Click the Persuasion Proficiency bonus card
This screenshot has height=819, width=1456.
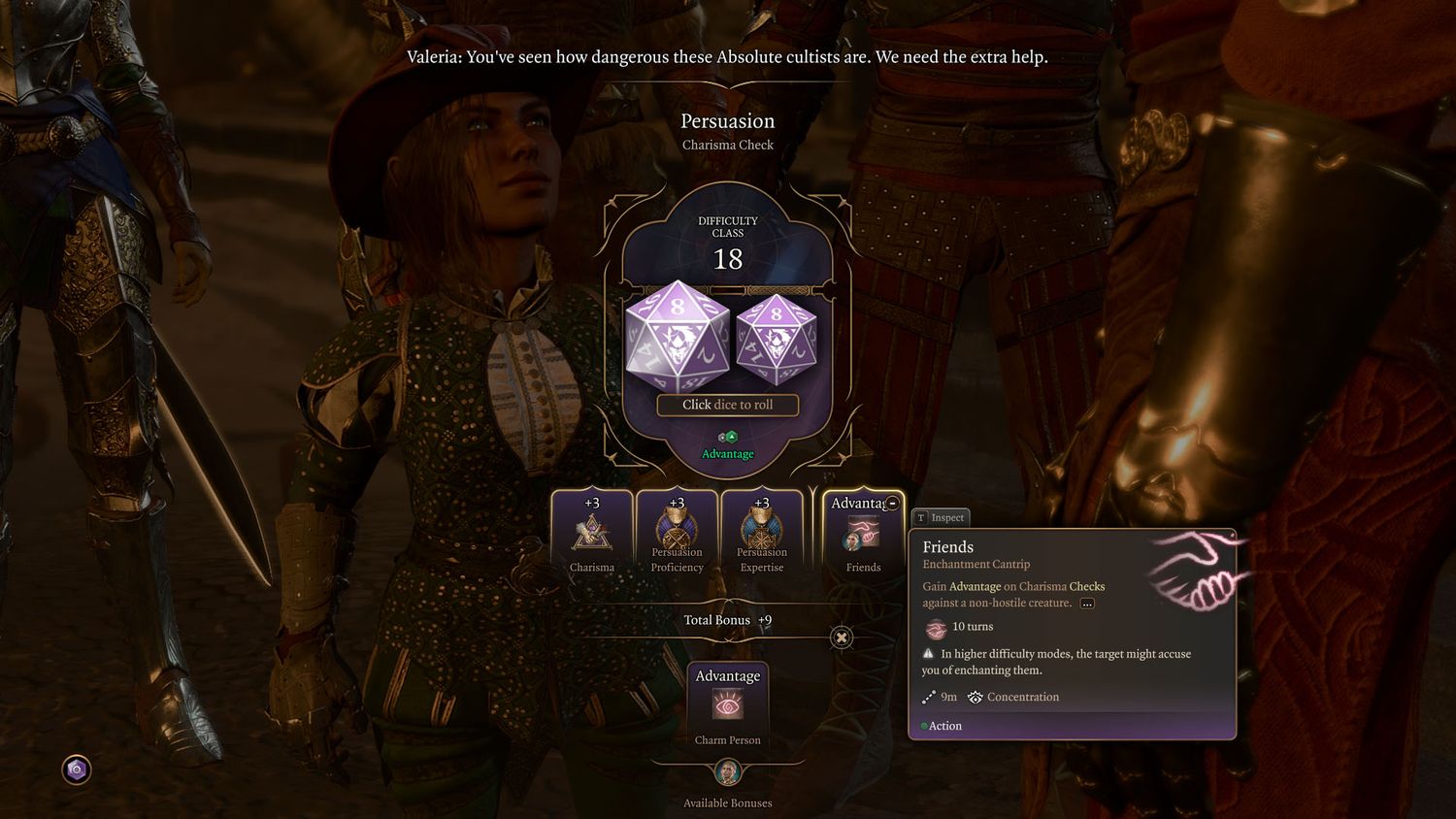(677, 533)
